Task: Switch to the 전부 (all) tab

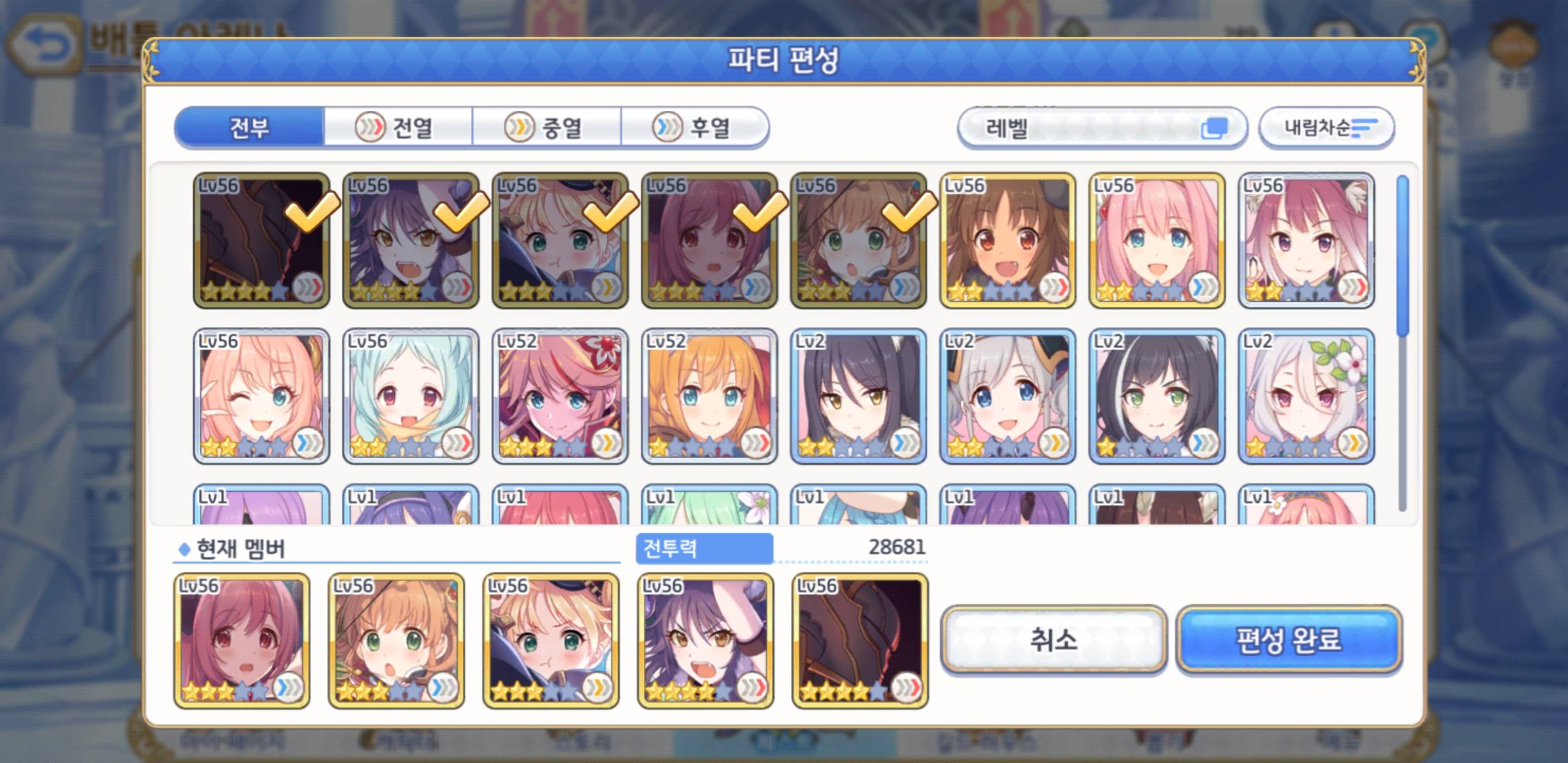Action: click(x=249, y=128)
